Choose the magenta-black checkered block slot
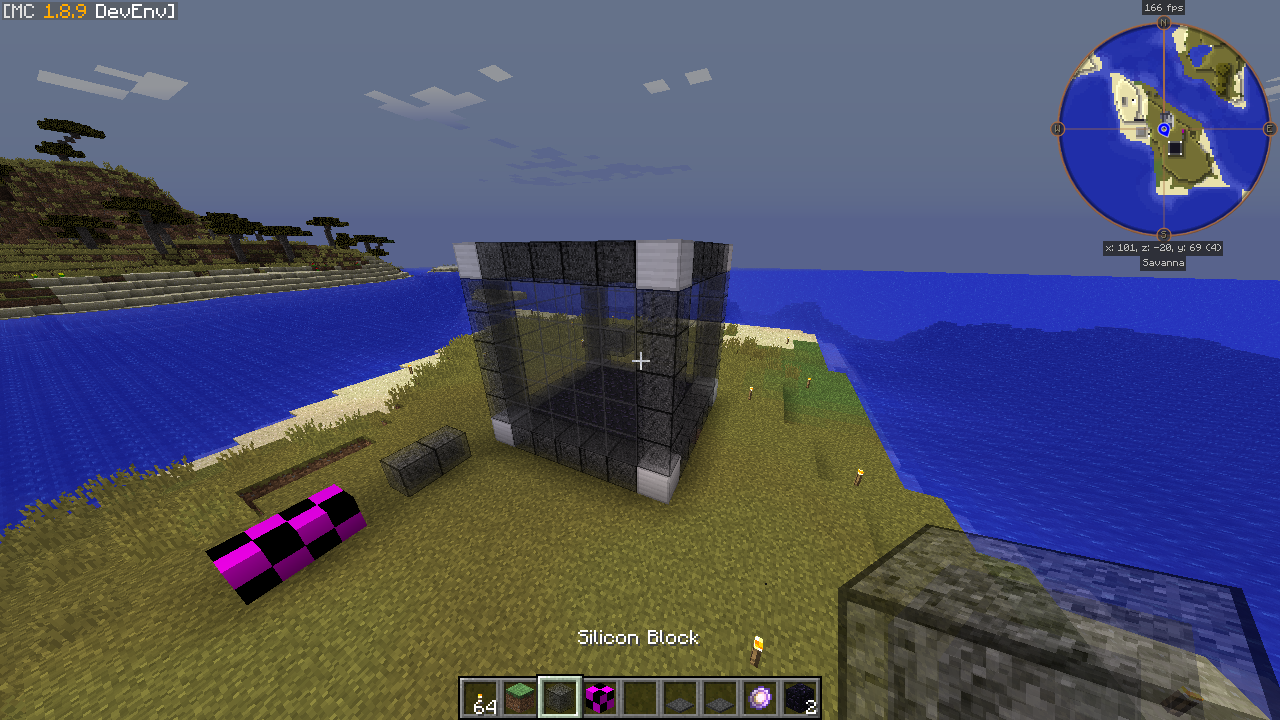Screen dimensions: 1280x720 pyautogui.click(x=599, y=697)
